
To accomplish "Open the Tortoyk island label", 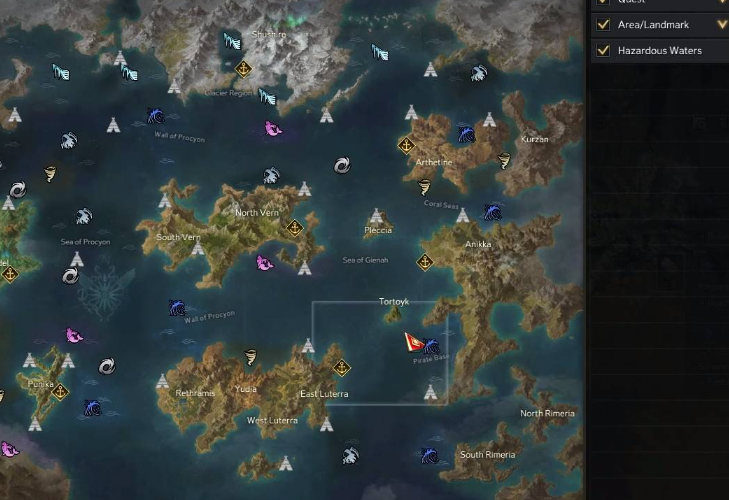I will click(x=394, y=302).
